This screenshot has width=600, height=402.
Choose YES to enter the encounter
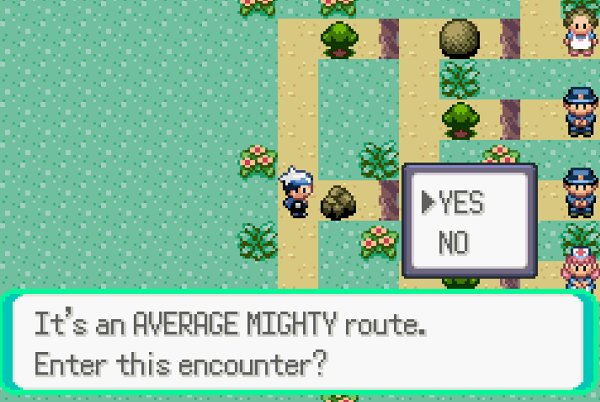(x=461, y=203)
